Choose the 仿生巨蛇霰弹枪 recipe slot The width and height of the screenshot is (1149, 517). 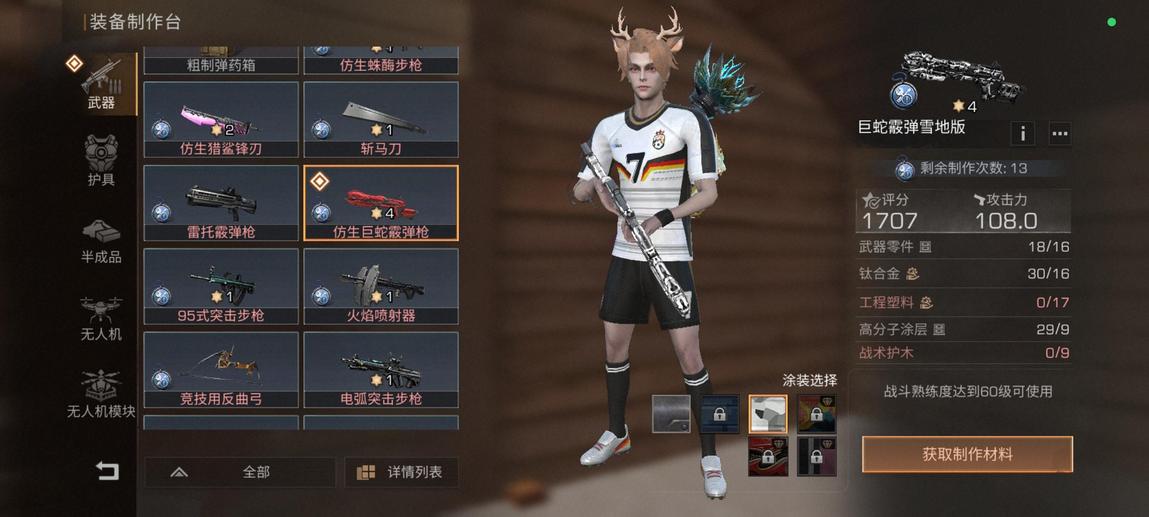381,204
